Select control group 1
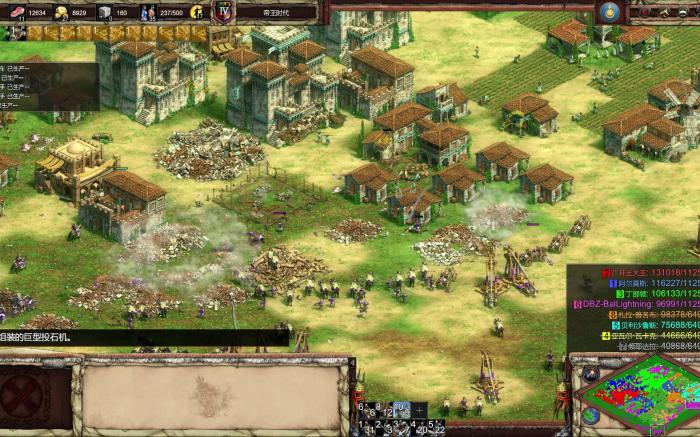700x437 pixels. [x=365, y=426]
